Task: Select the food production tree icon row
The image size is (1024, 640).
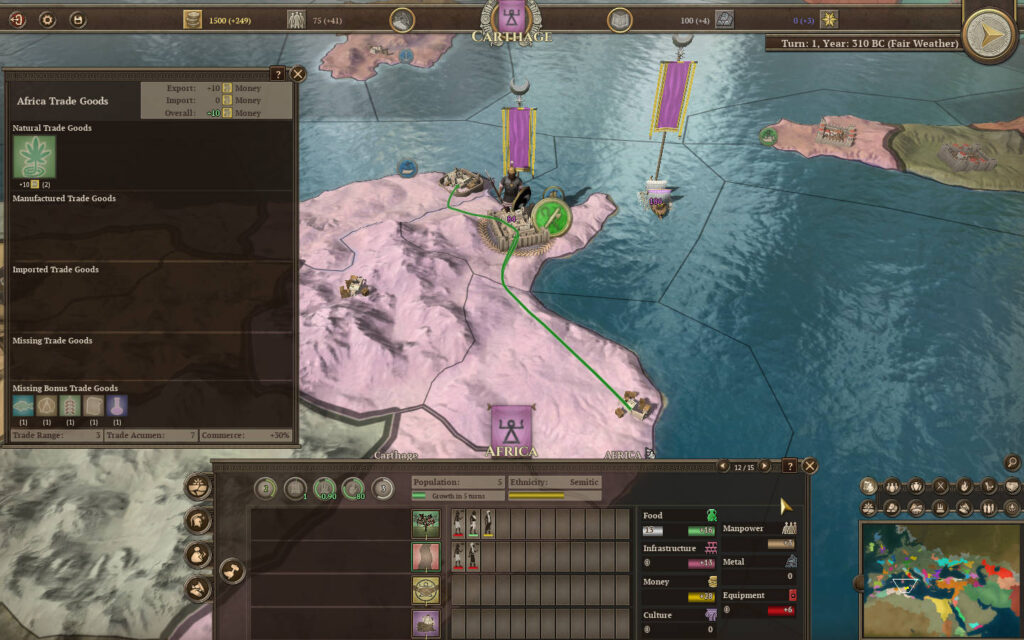Action: click(x=426, y=524)
